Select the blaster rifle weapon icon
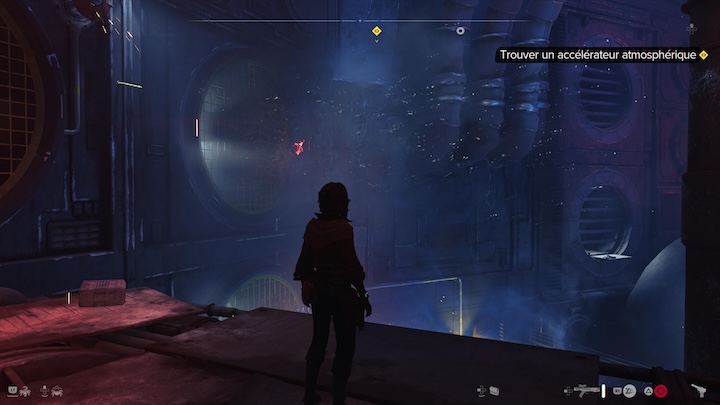The width and height of the screenshot is (720, 405). (x=586, y=390)
